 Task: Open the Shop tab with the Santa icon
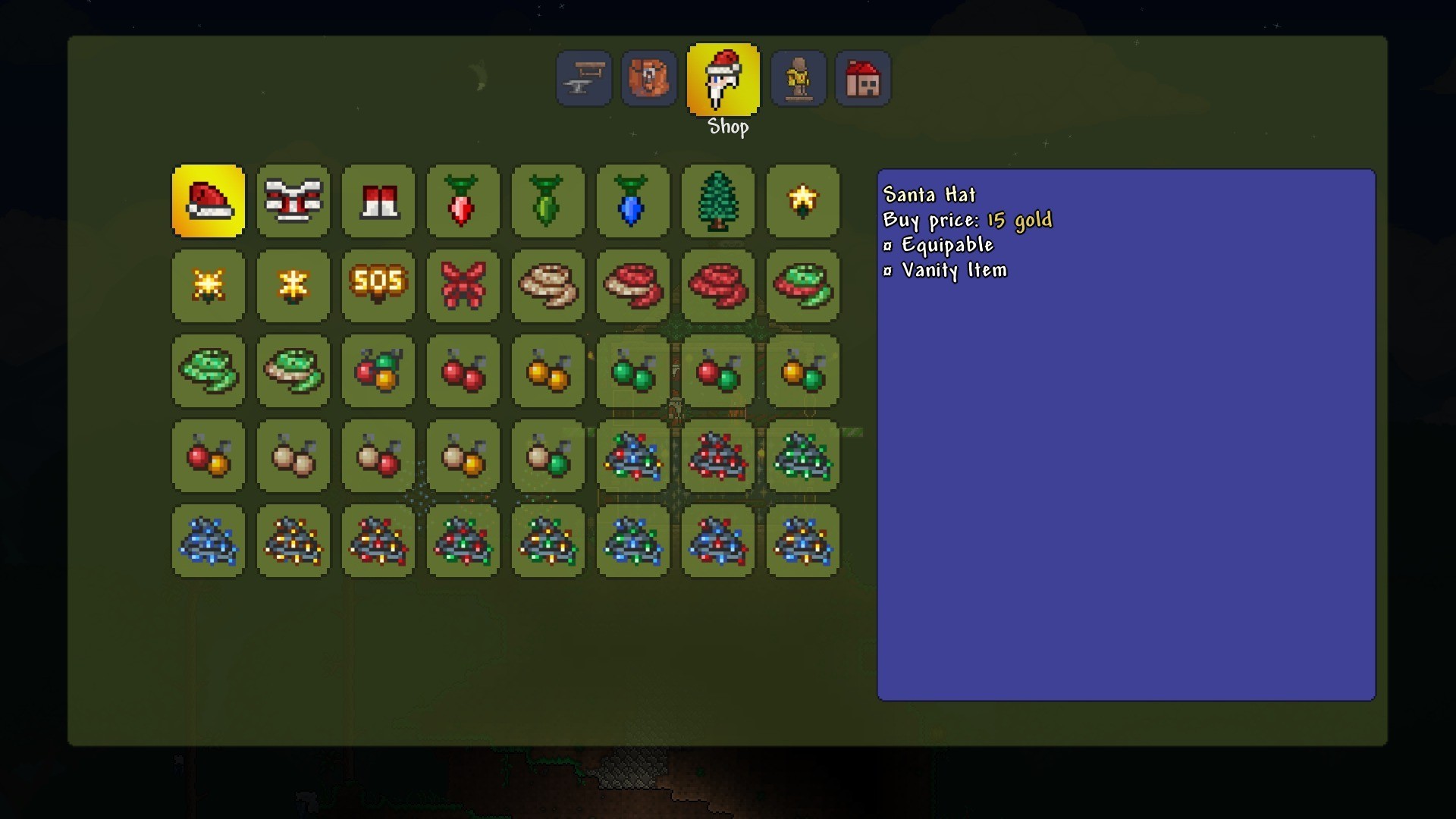[x=723, y=78]
